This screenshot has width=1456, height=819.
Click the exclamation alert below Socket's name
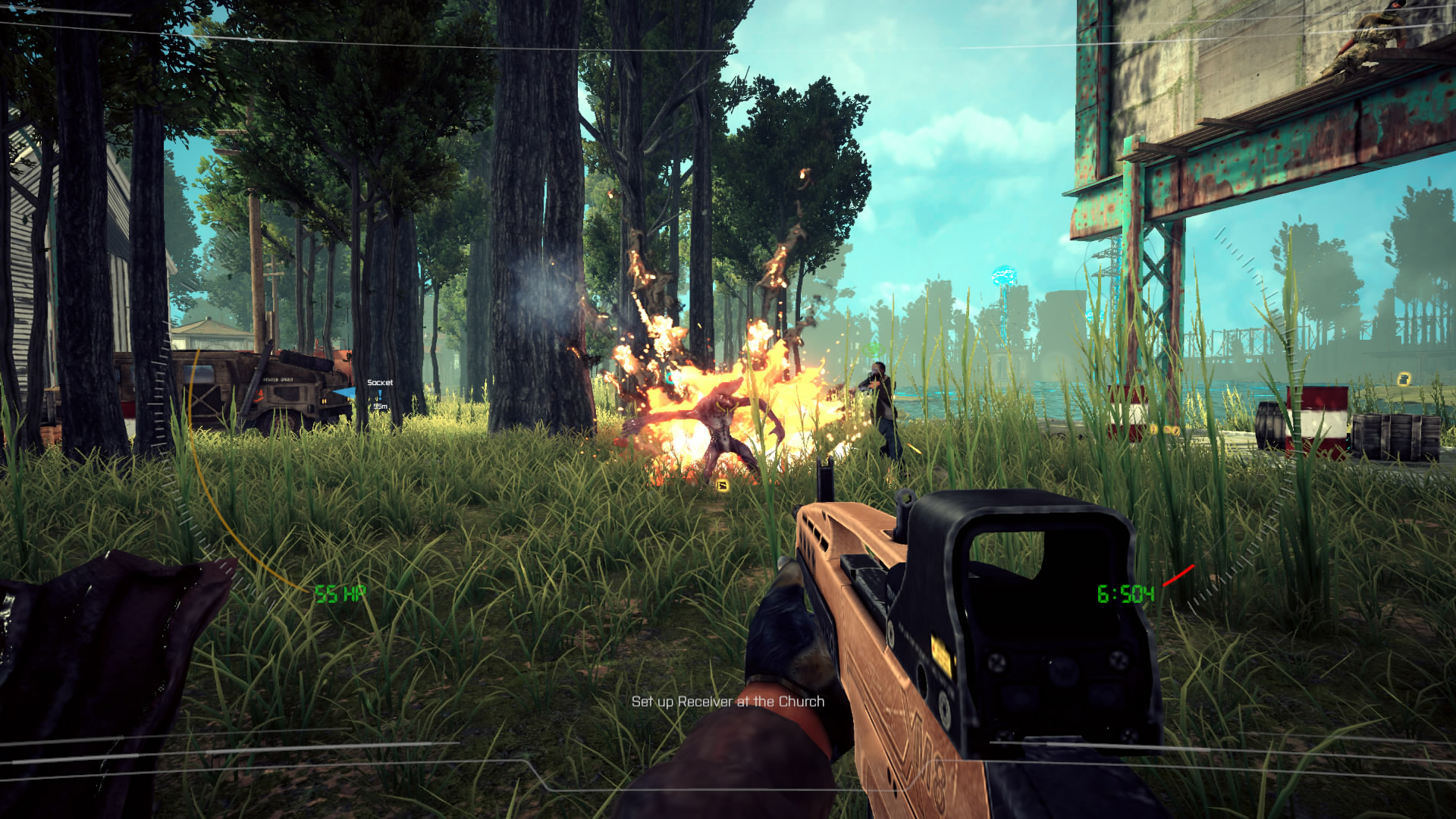coord(380,394)
